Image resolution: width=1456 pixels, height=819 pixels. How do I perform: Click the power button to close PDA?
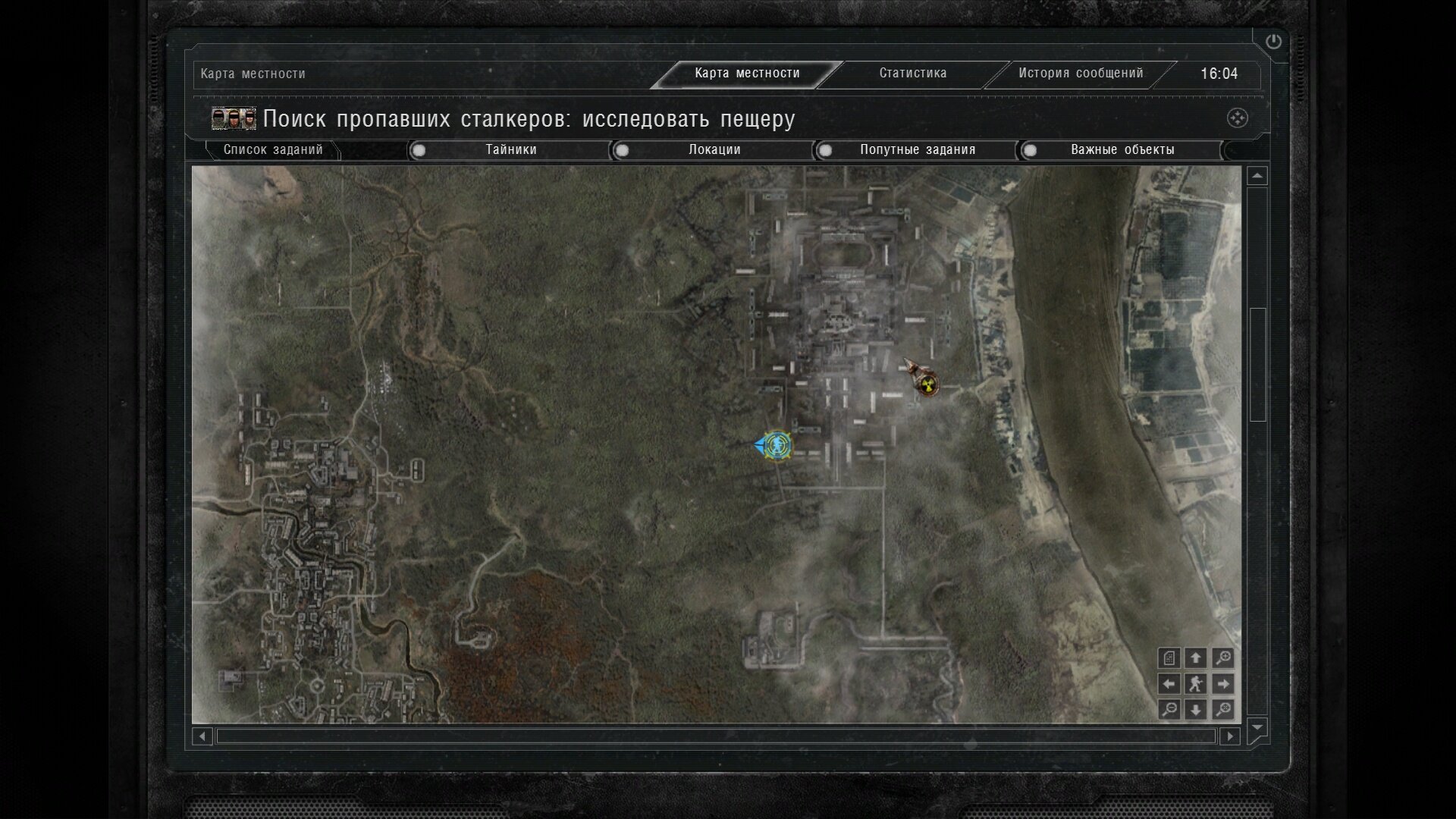tap(1273, 42)
